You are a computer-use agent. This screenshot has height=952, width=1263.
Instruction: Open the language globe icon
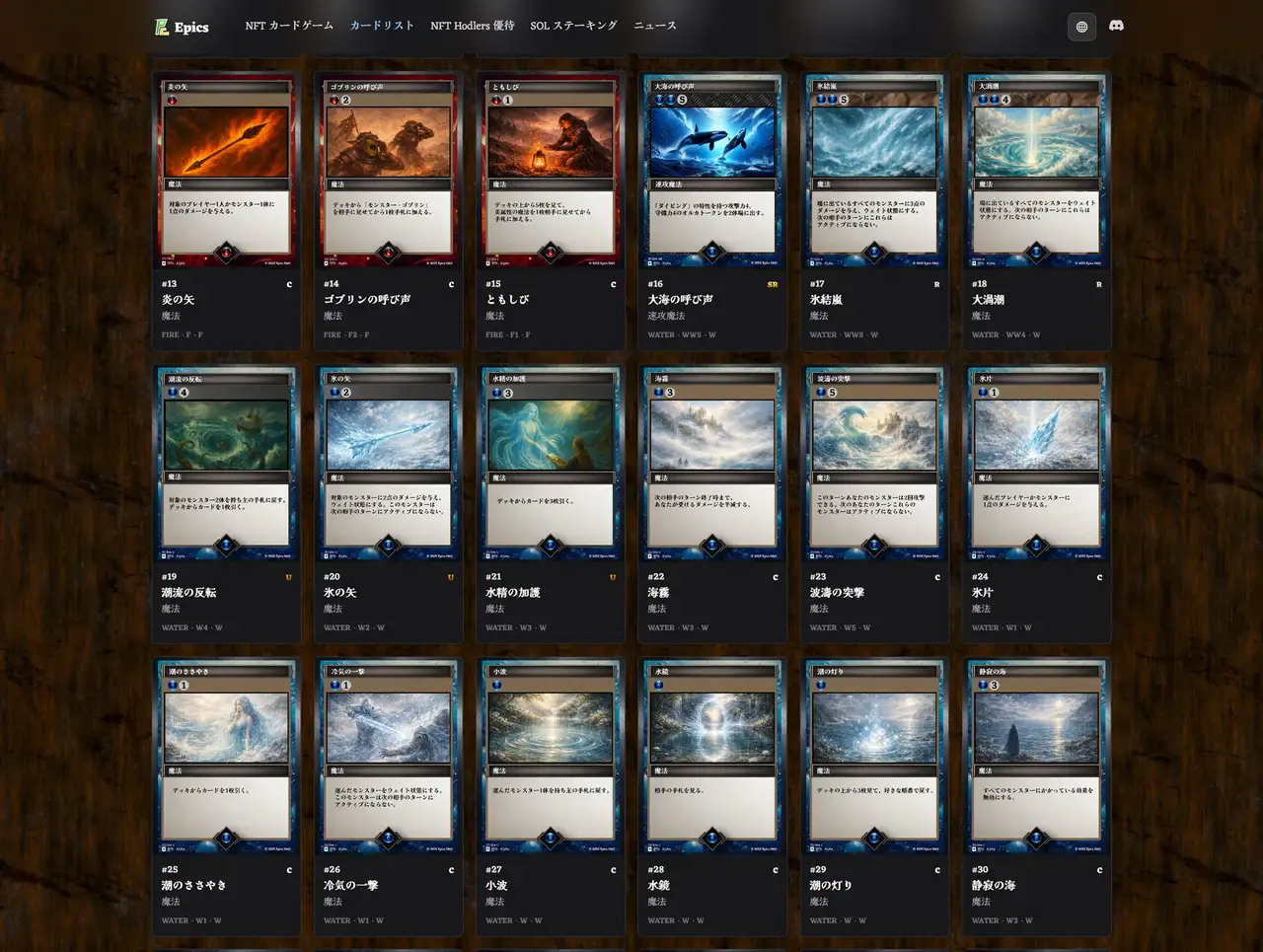(x=1081, y=27)
